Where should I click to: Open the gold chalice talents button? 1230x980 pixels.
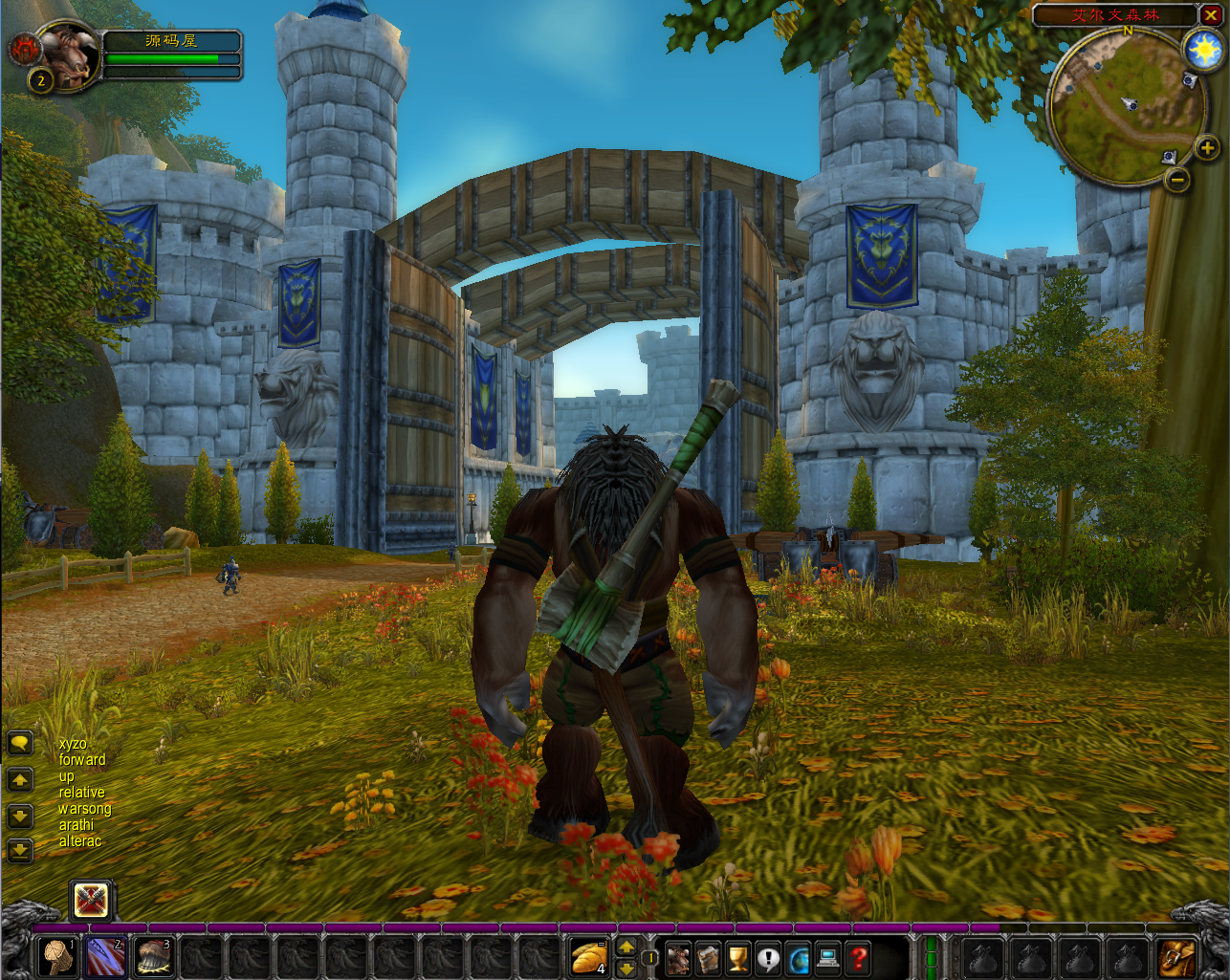pos(737,958)
